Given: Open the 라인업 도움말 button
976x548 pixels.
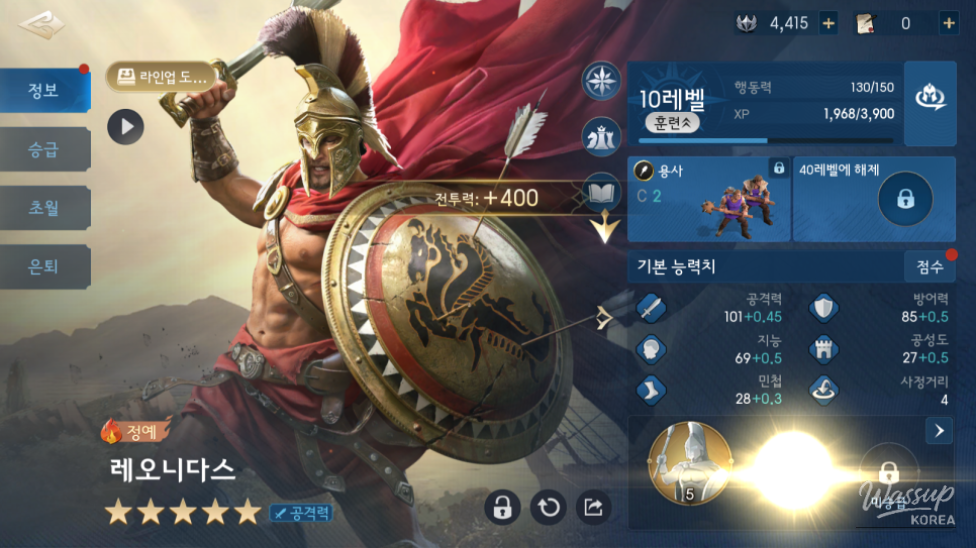Looking at the screenshot, I should coord(161,75).
